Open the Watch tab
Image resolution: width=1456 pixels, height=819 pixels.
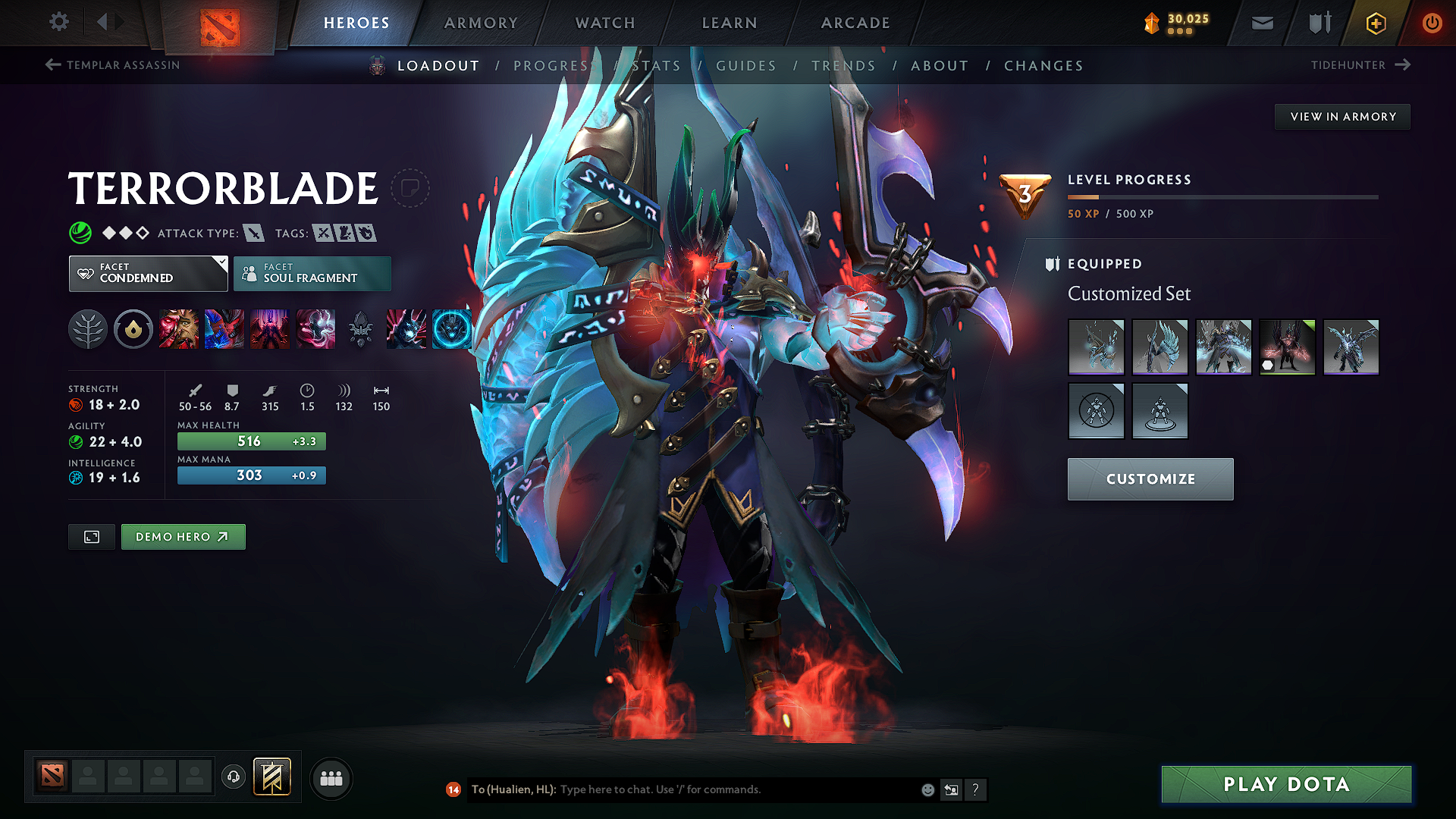point(605,23)
